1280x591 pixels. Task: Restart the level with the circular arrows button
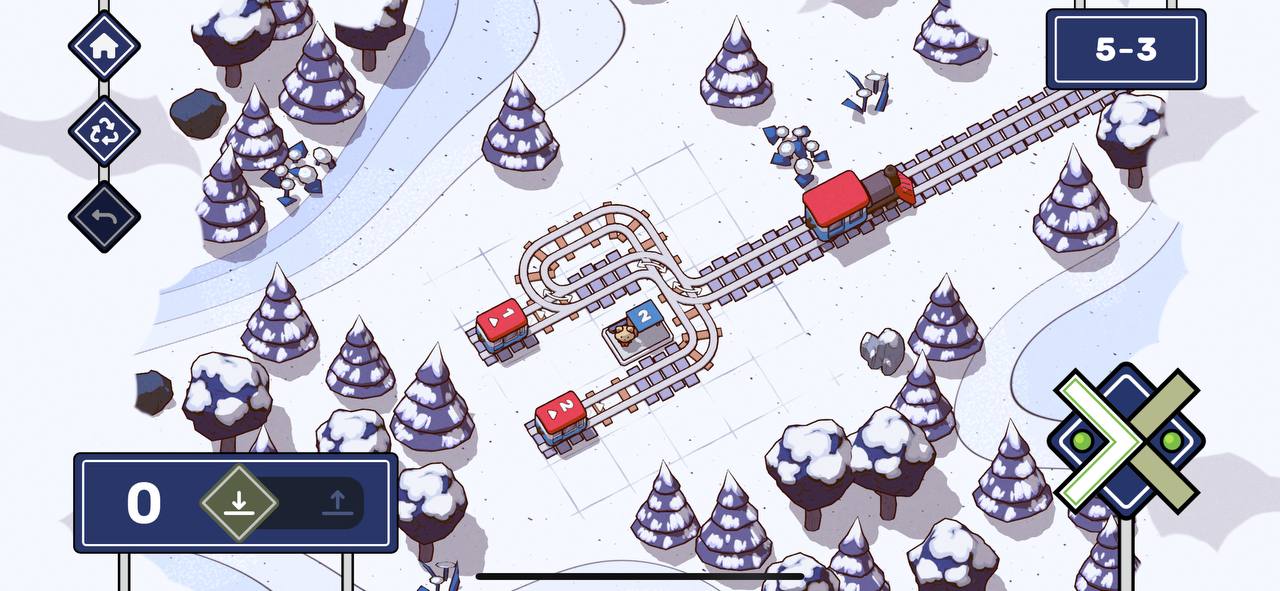click(104, 131)
